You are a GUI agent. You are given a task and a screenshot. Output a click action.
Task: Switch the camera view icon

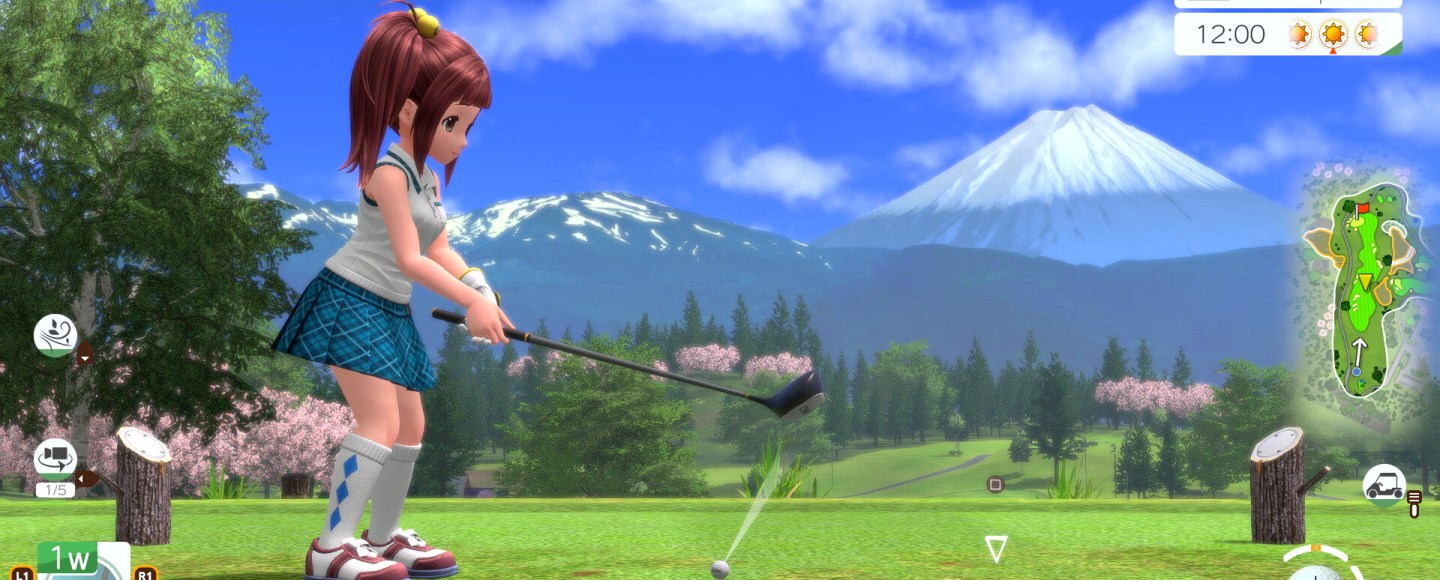tap(55, 459)
